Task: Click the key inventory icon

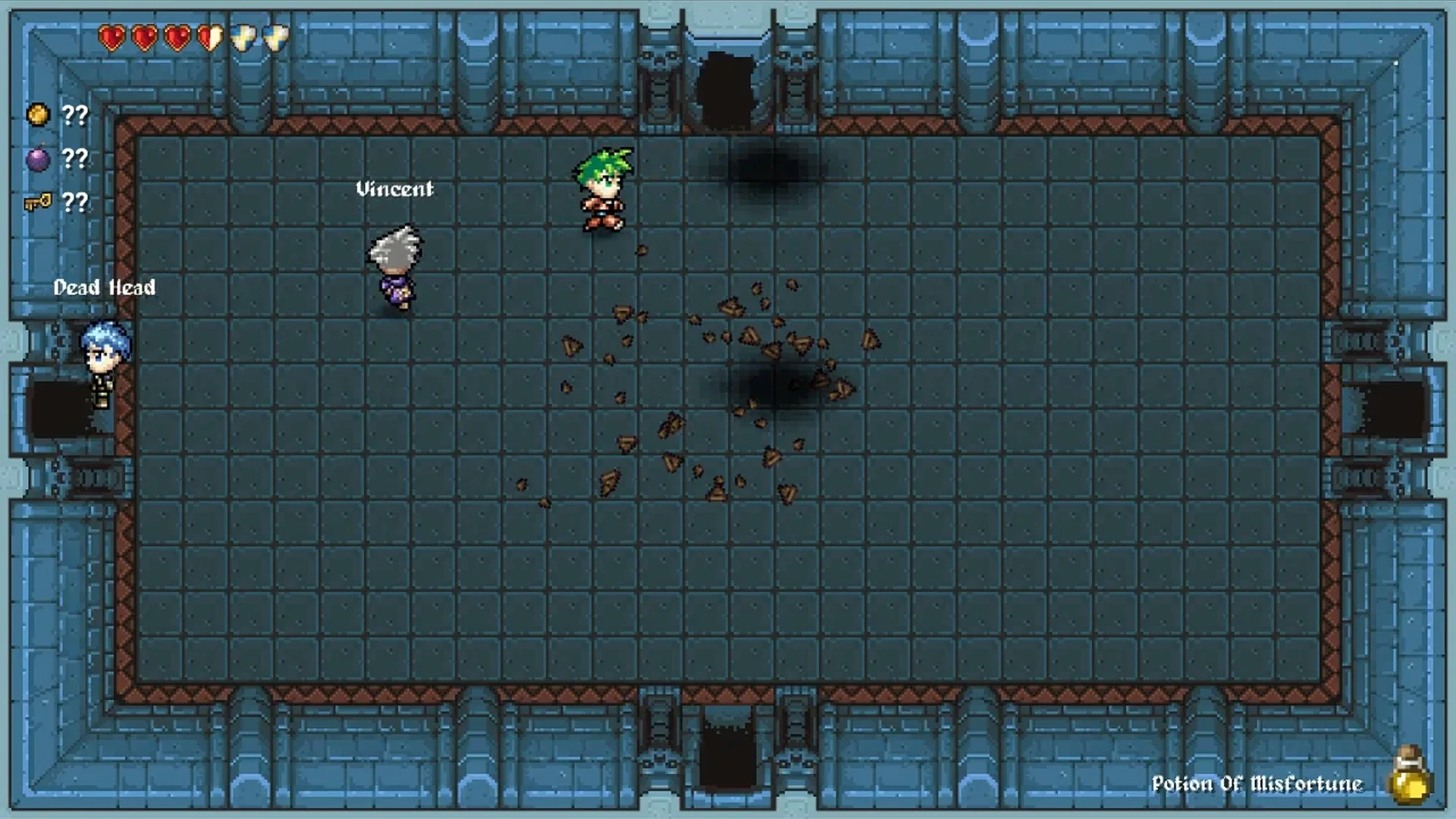Action: [38, 202]
